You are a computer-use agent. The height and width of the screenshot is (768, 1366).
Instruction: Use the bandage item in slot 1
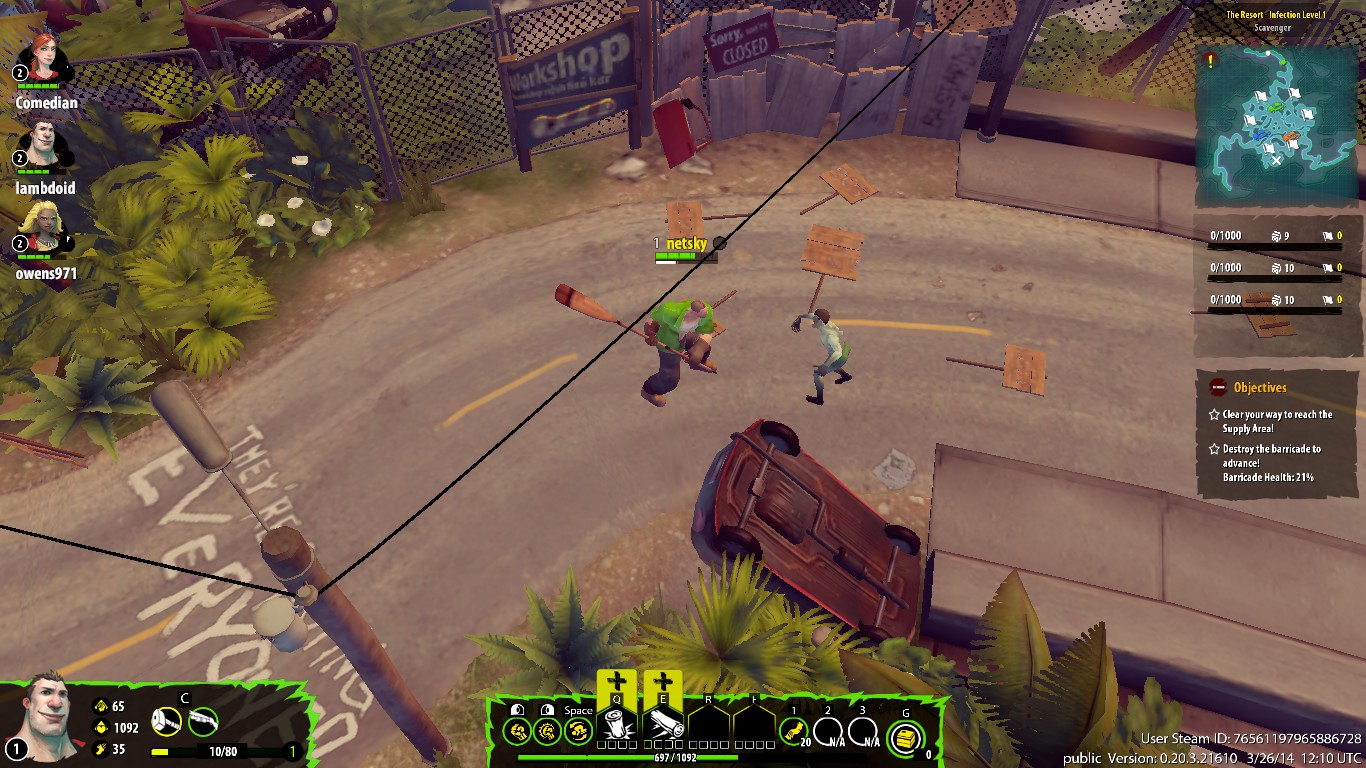(x=794, y=732)
